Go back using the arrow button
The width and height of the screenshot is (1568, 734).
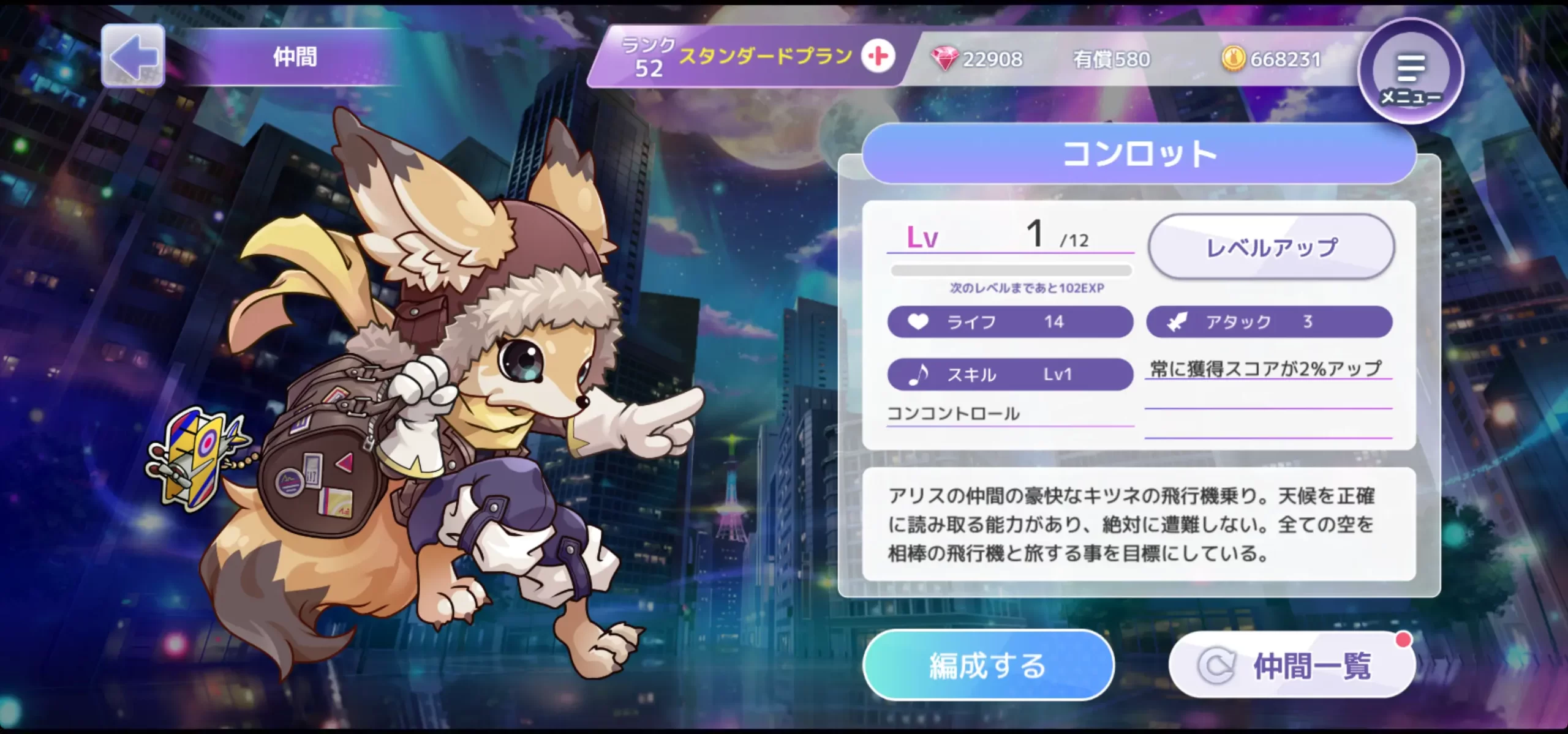[133, 56]
